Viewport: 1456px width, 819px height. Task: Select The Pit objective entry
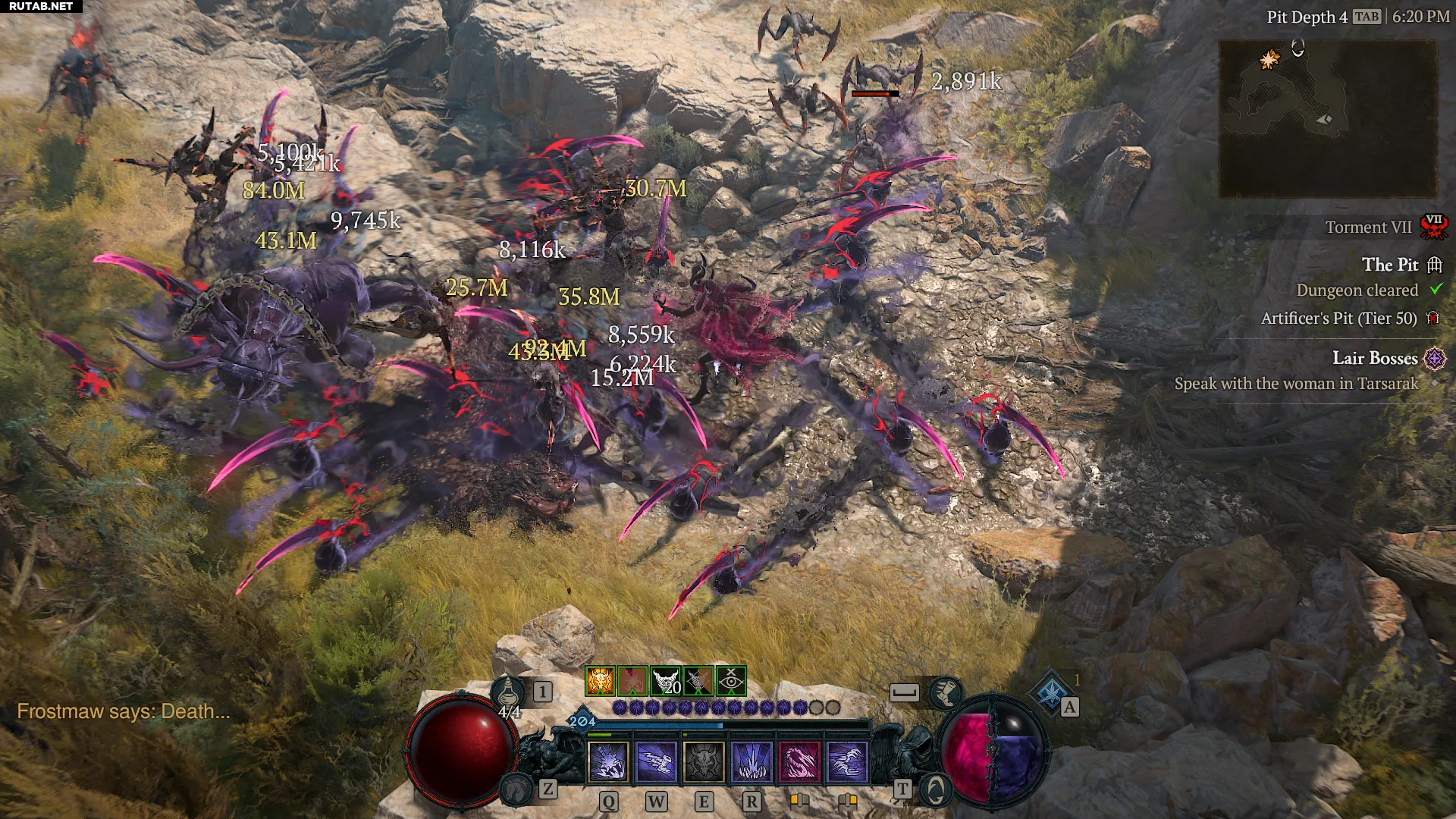click(x=1389, y=265)
